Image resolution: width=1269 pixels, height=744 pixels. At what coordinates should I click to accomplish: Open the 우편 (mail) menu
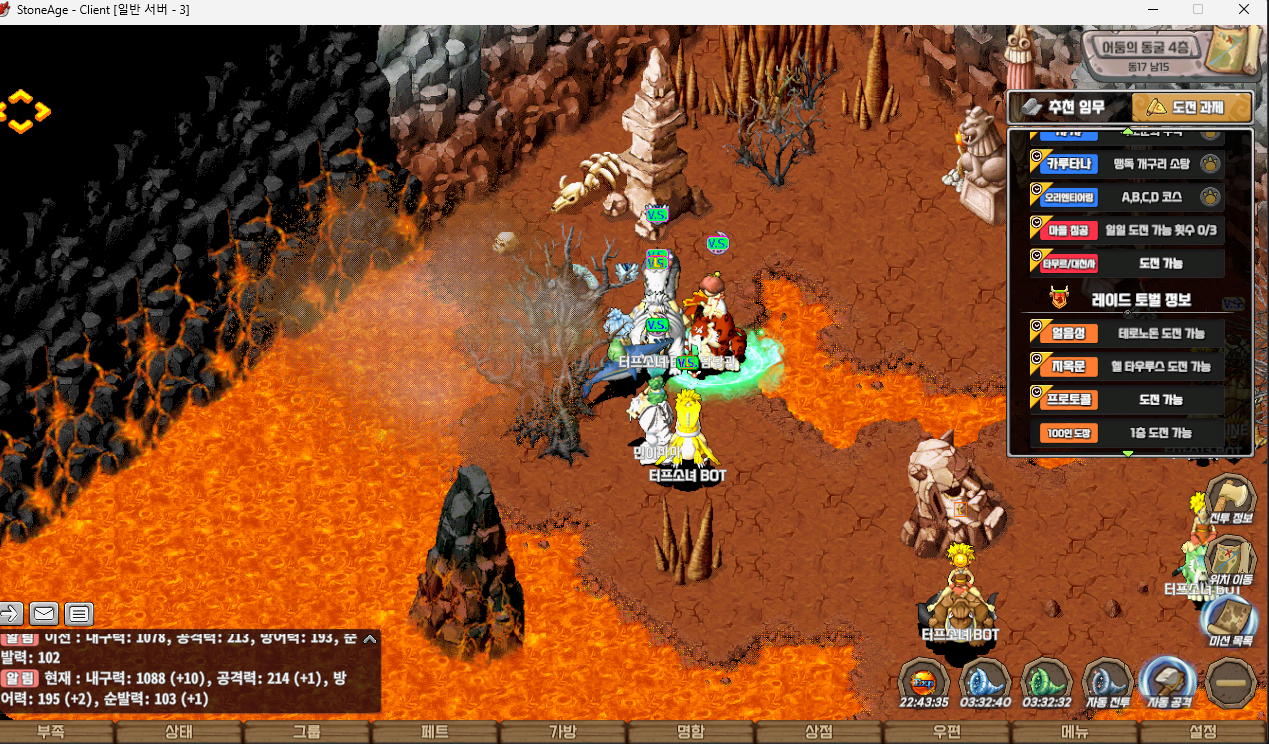click(947, 732)
